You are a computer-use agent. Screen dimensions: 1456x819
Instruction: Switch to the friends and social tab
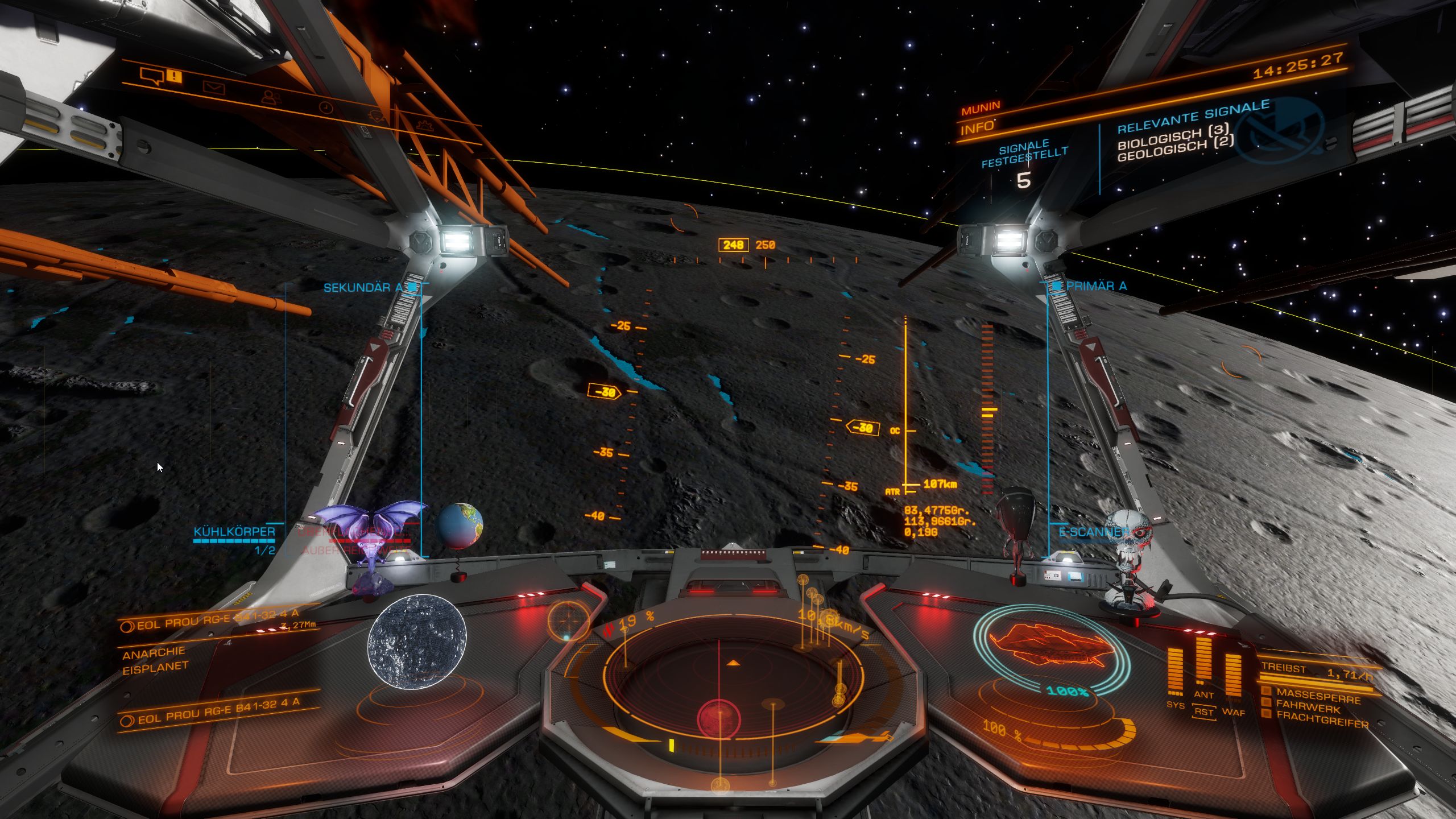271,98
